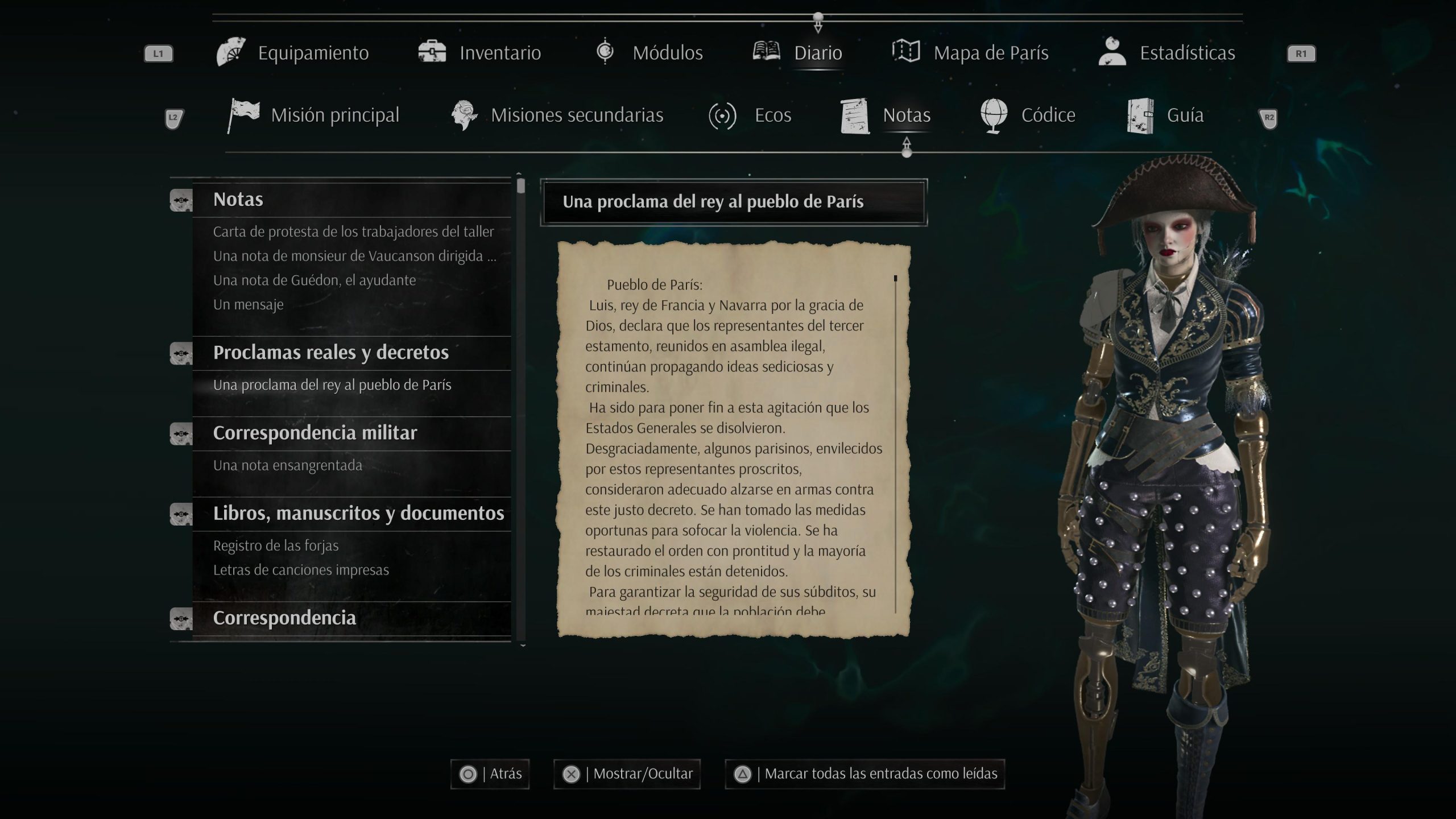Collapse Proclamas reales y decretos category

(330, 353)
